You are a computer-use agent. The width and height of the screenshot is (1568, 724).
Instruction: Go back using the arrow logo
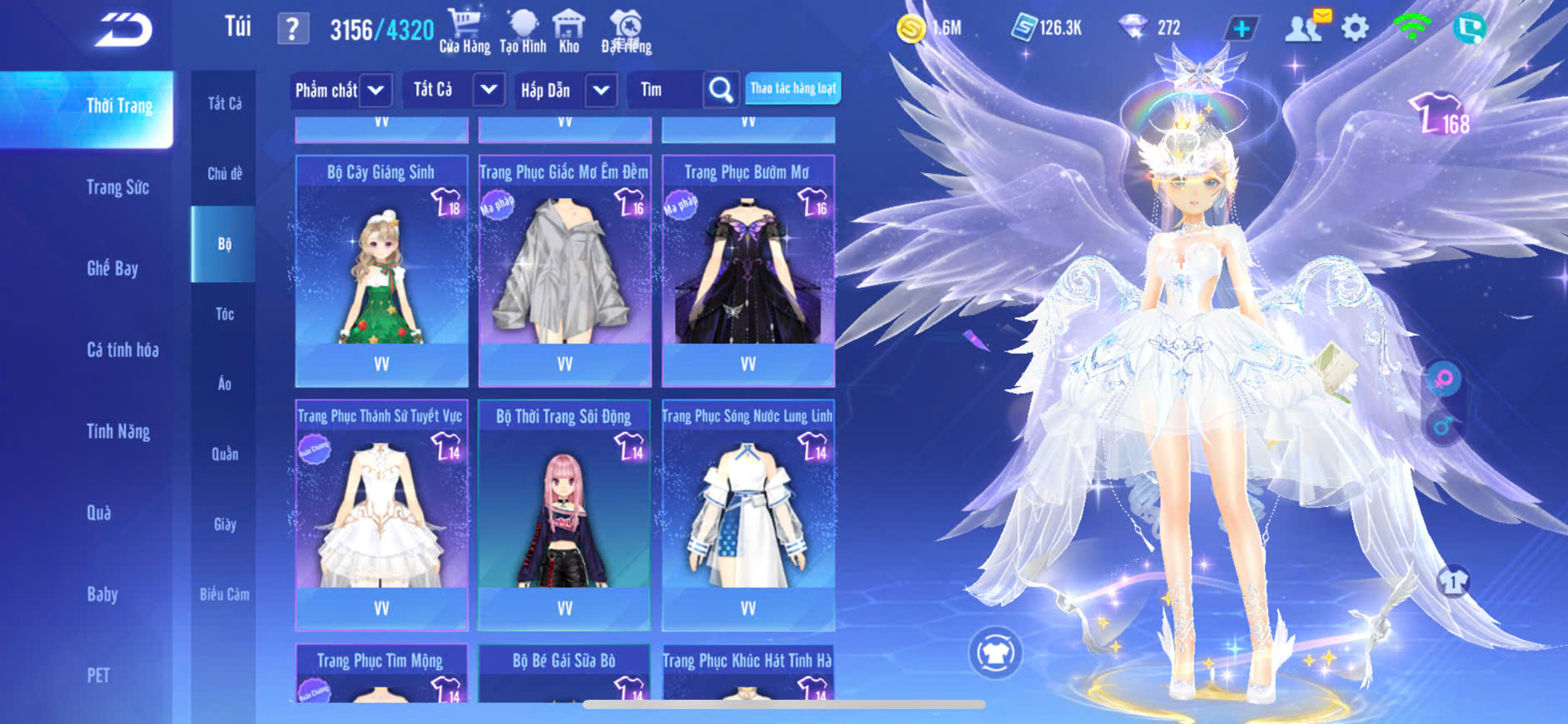(123, 30)
